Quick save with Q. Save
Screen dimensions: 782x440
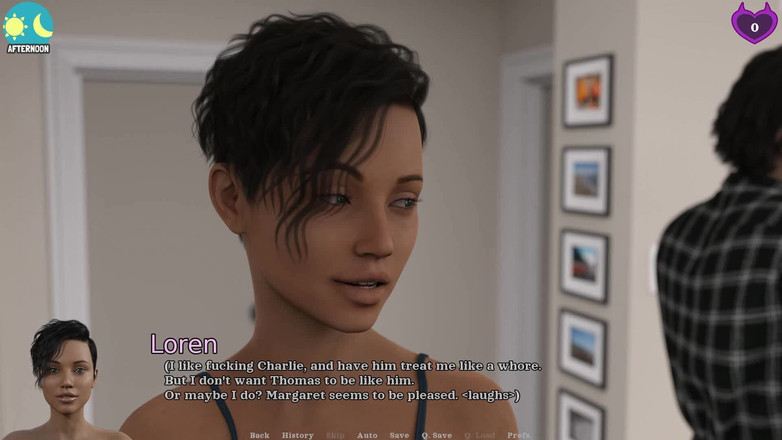[x=436, y=435]
